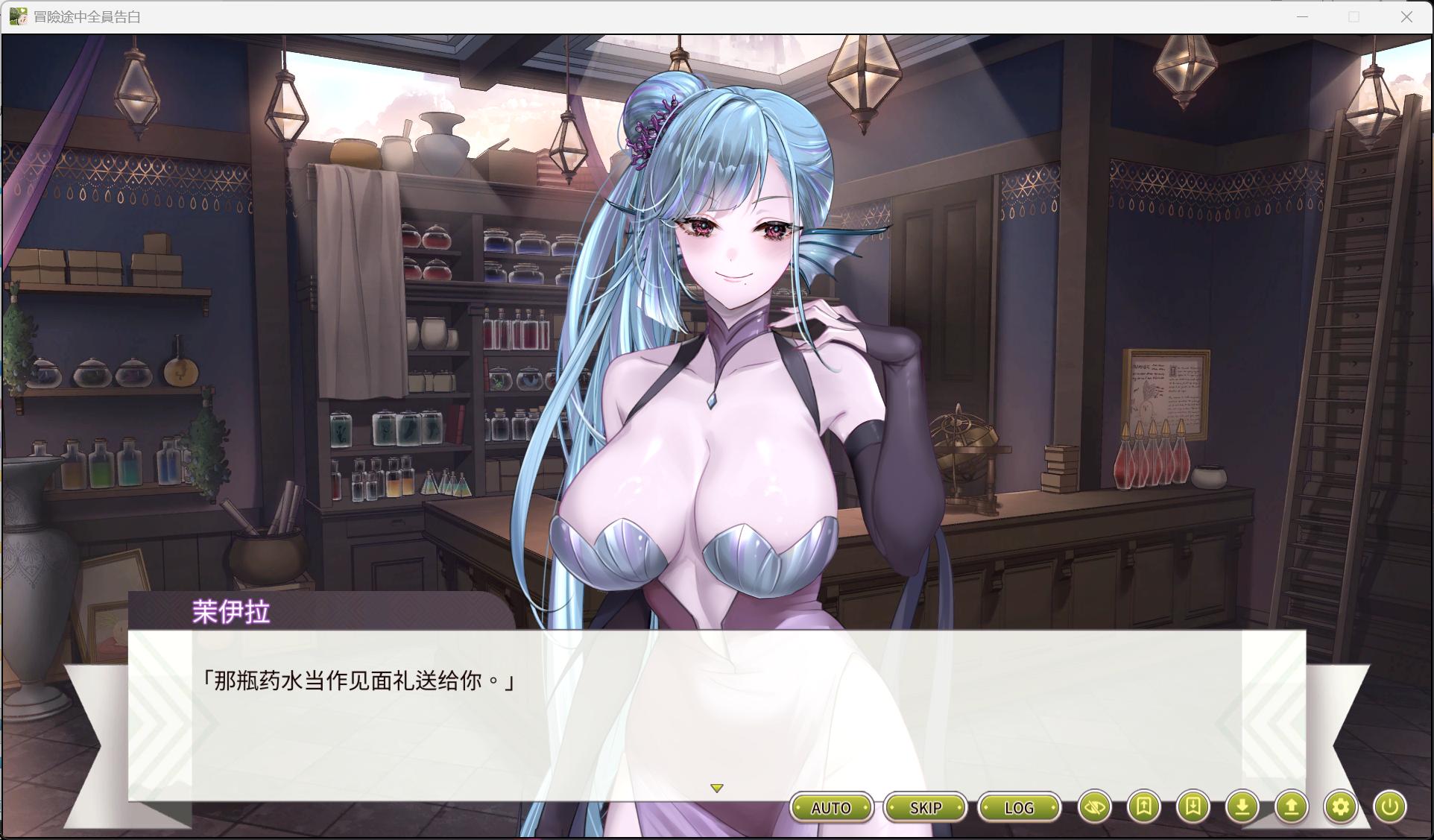The height and width of the screenshot is (840, 1434).
Task: Click the bookmark icon with the up arrow
Action: coord(1144,807)
